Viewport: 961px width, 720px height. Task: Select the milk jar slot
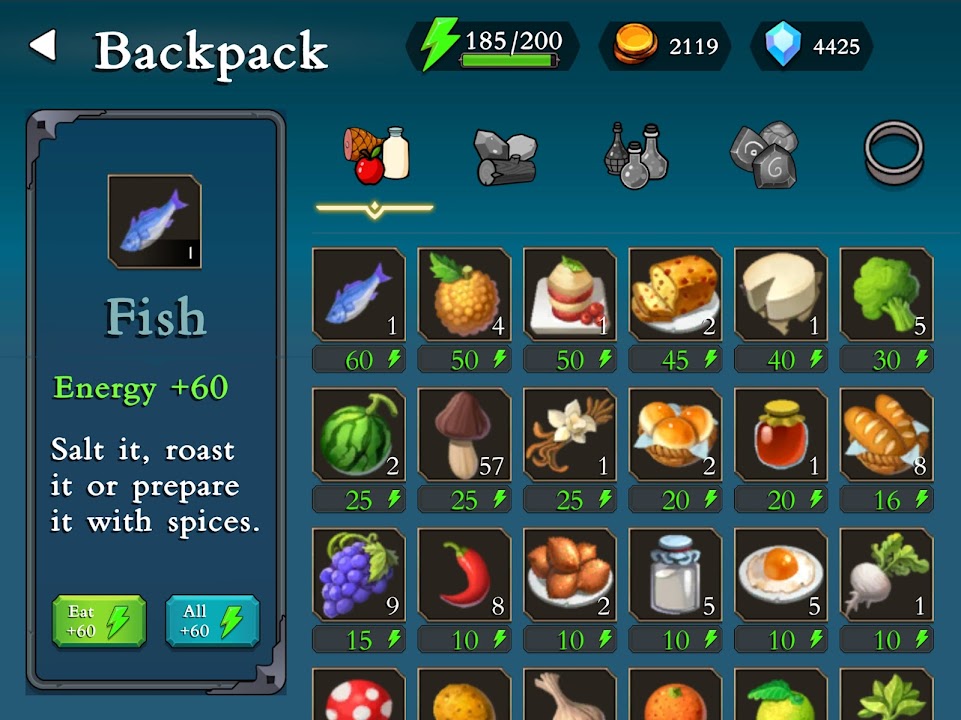pyautogui.click(x=675, y=574)
